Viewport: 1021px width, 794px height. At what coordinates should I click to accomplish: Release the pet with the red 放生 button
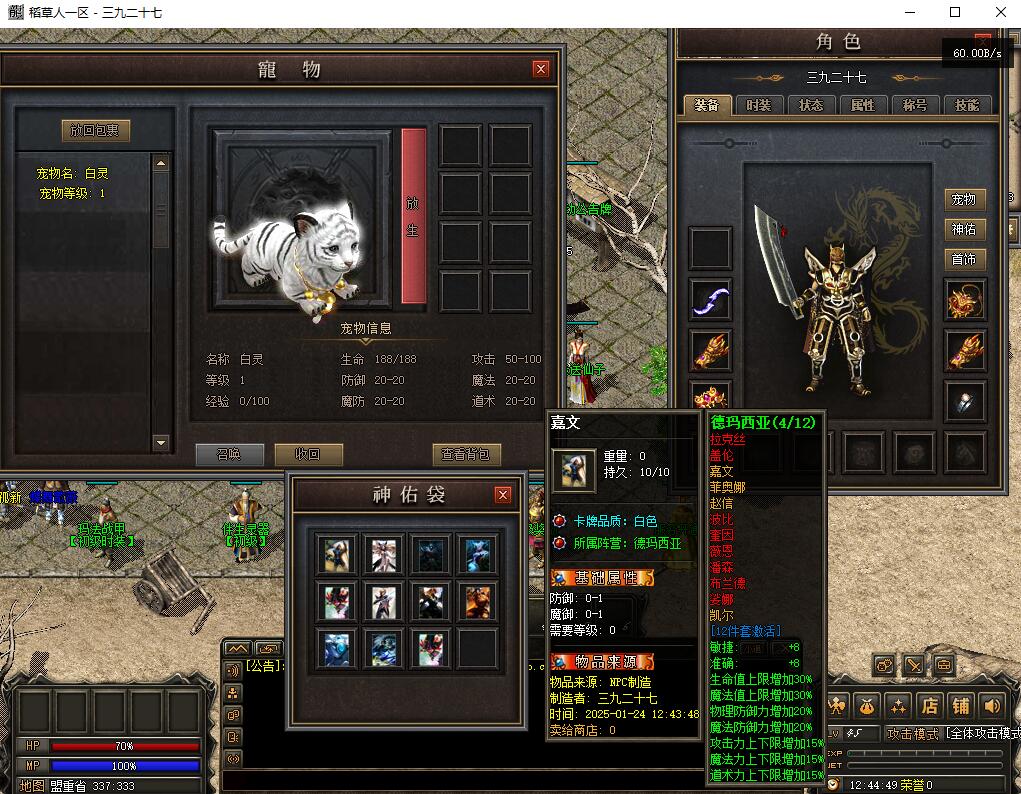[x=413, y=216]
